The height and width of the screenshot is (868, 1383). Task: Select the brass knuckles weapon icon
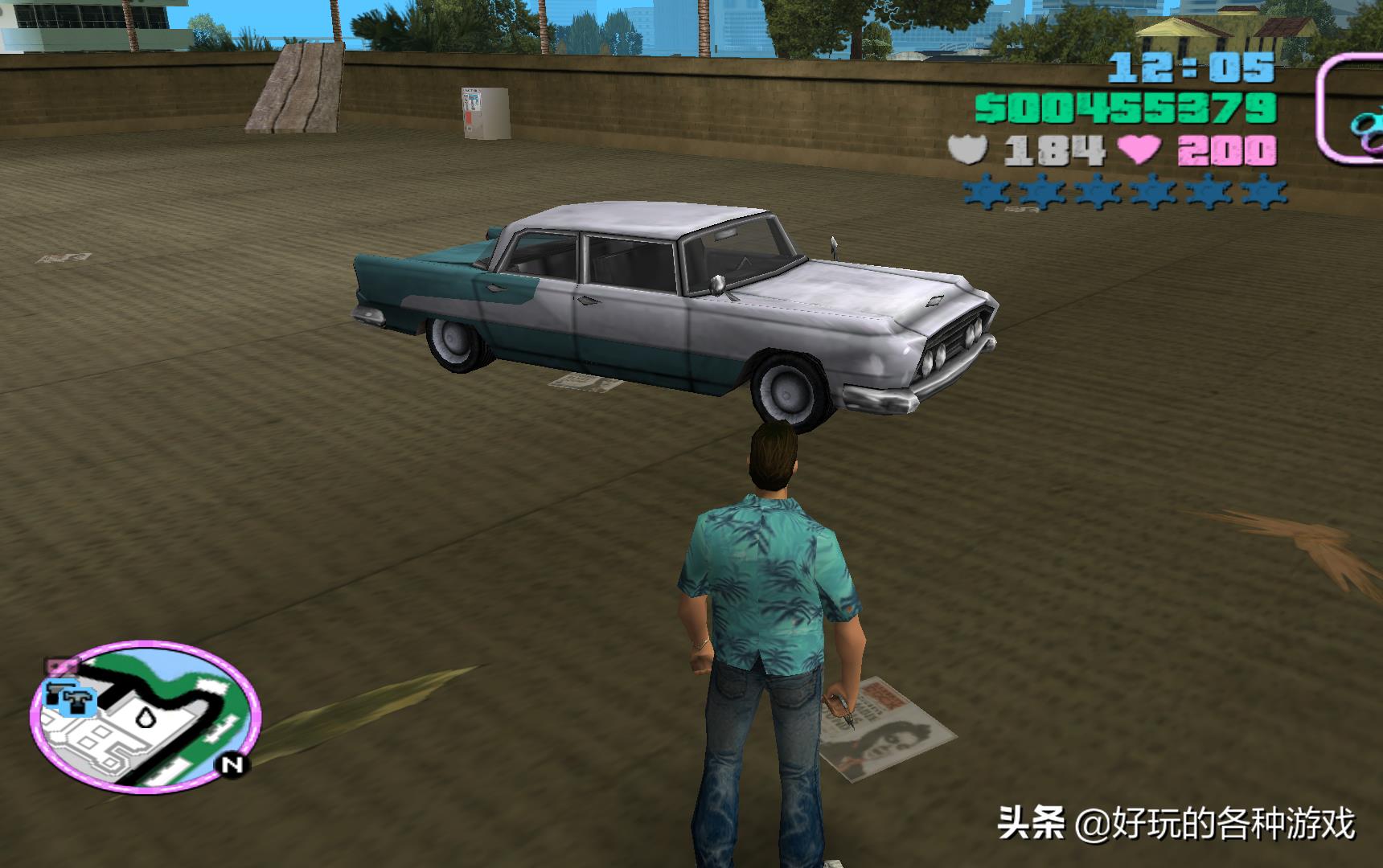tap(1365, 129)
